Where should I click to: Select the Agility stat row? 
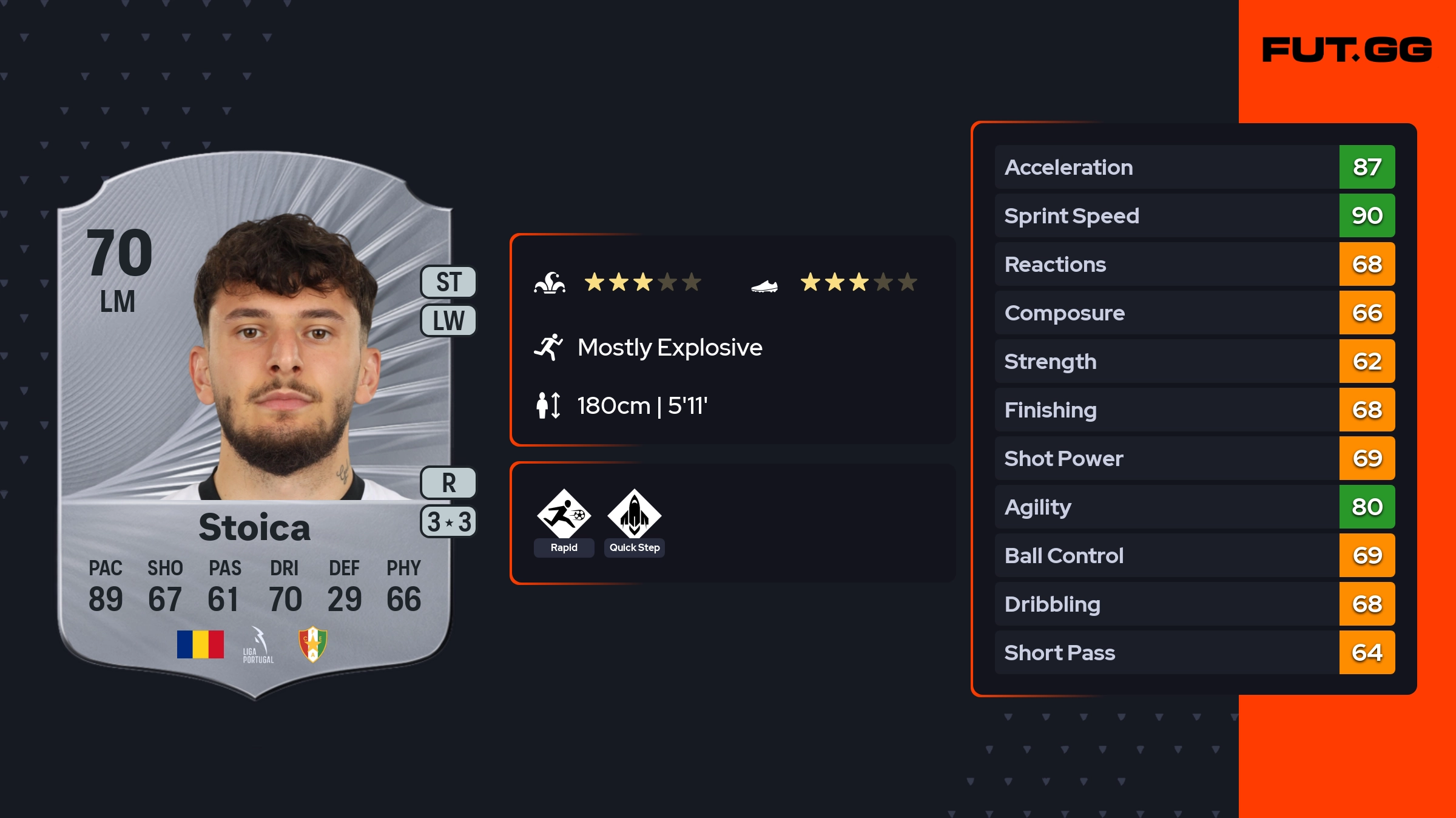[1194, 507]
